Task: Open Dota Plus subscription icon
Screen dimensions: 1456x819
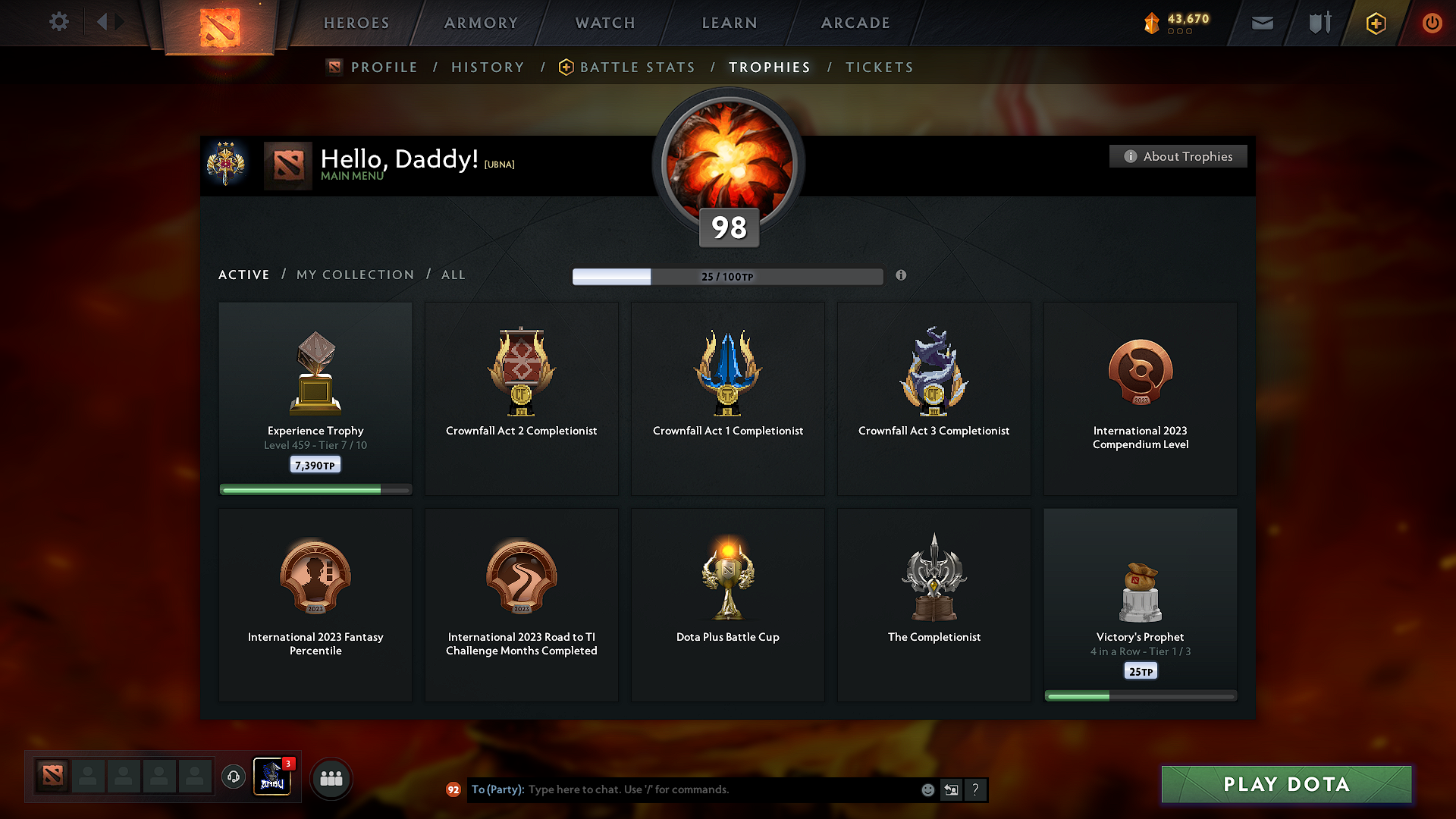Action: [1375, 23]
